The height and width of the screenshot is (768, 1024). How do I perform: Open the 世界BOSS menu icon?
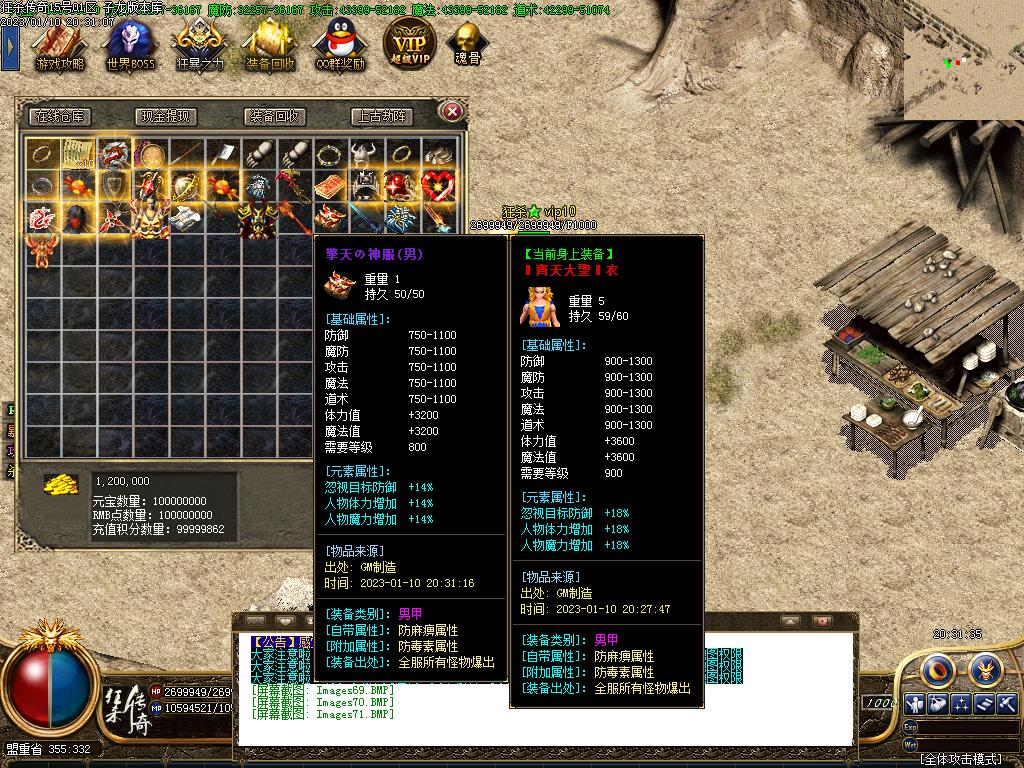(130, 44)
